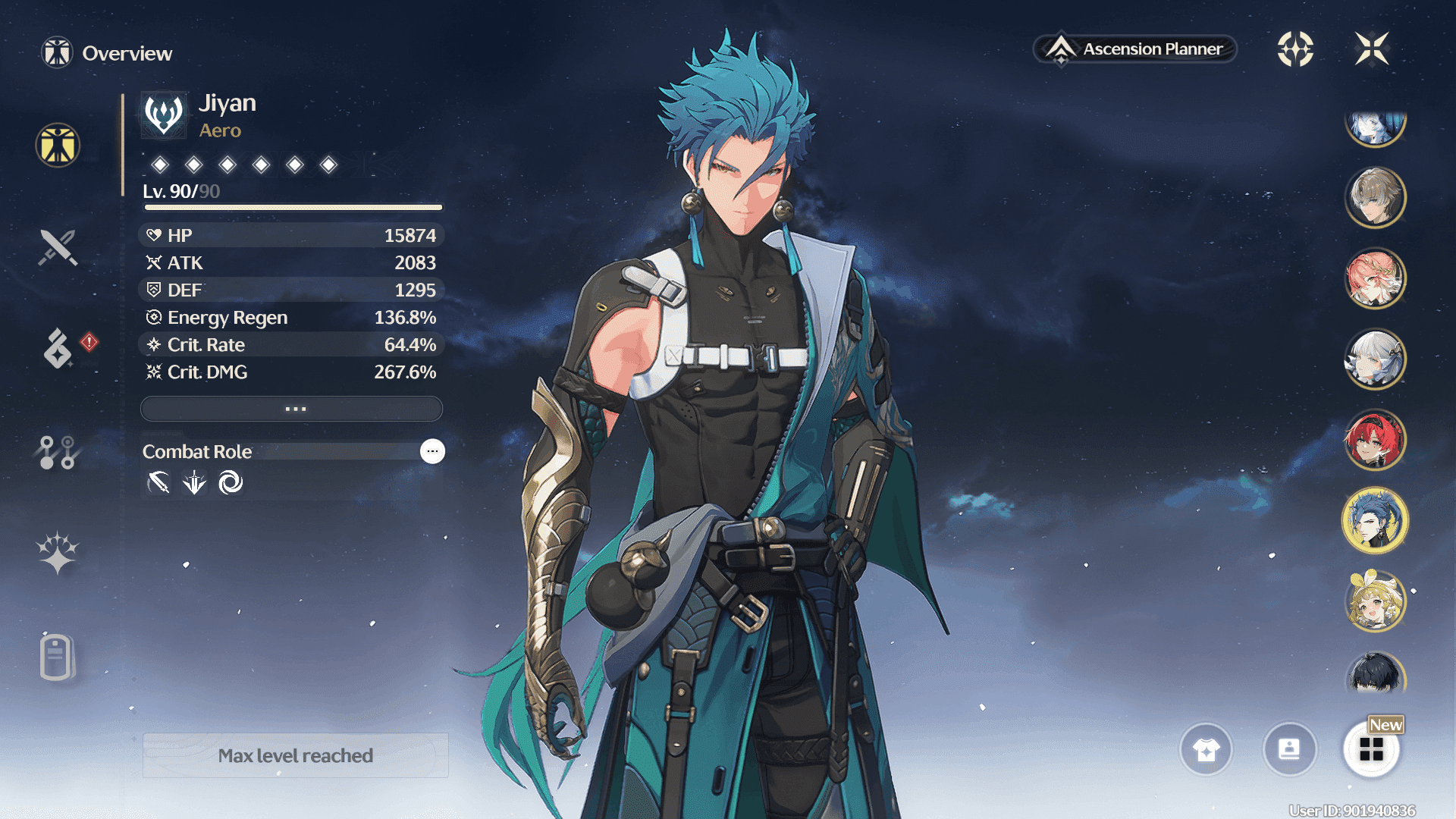
Task: Choose the white-haired character portrait
Action: click(x=1375, y=359)
